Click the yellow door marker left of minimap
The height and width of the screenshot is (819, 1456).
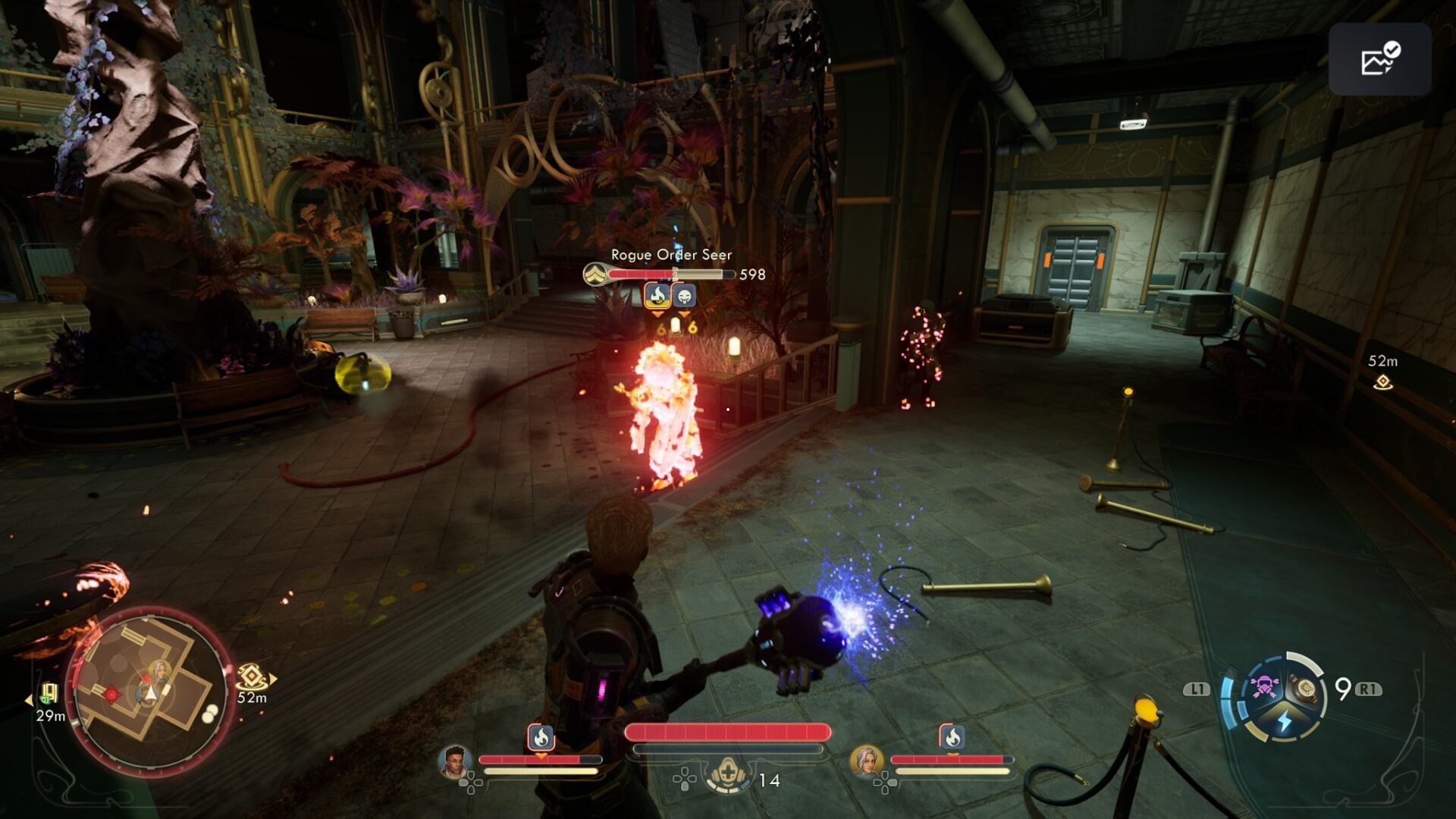(49, 693)
